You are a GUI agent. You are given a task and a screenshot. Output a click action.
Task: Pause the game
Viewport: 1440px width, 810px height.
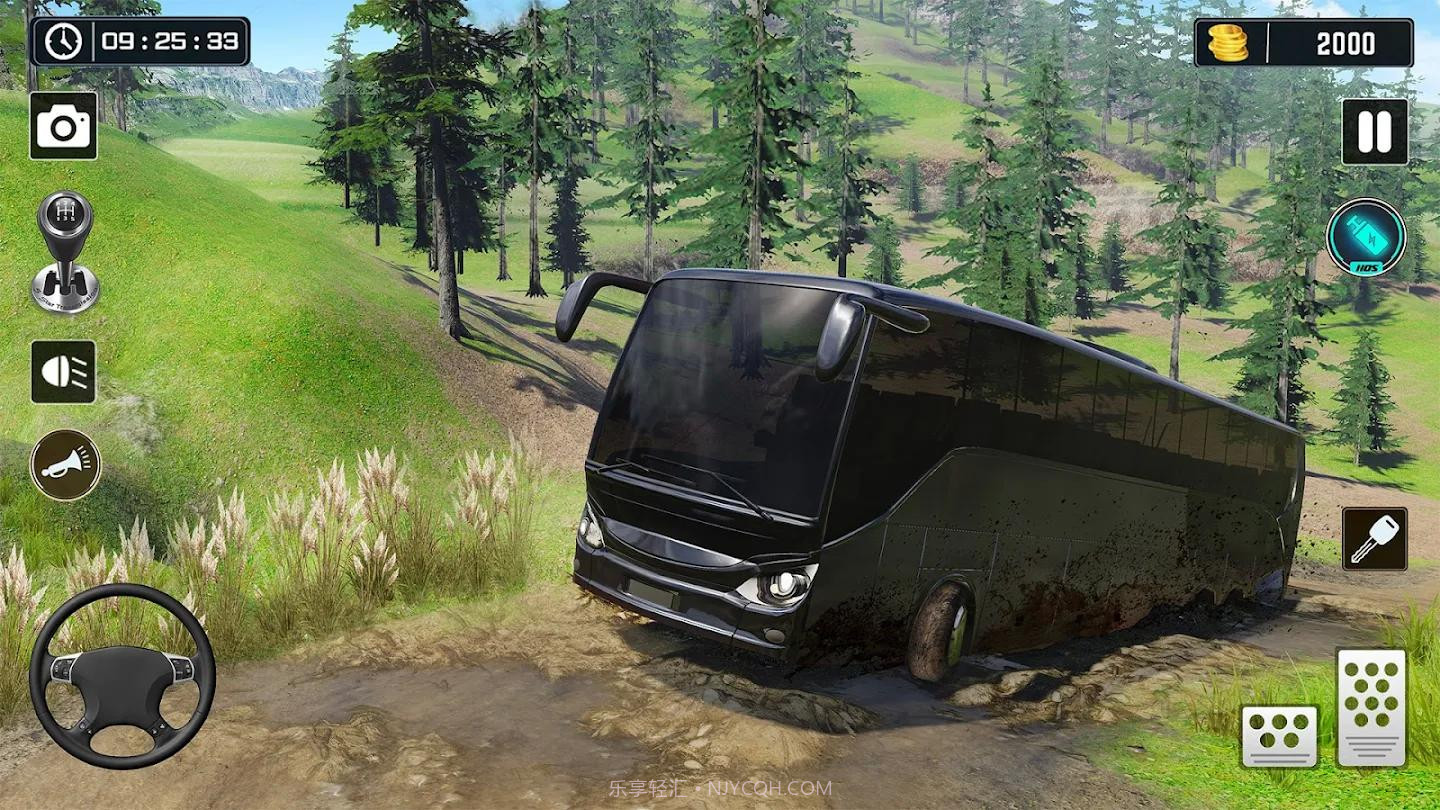pos(1374,132)
